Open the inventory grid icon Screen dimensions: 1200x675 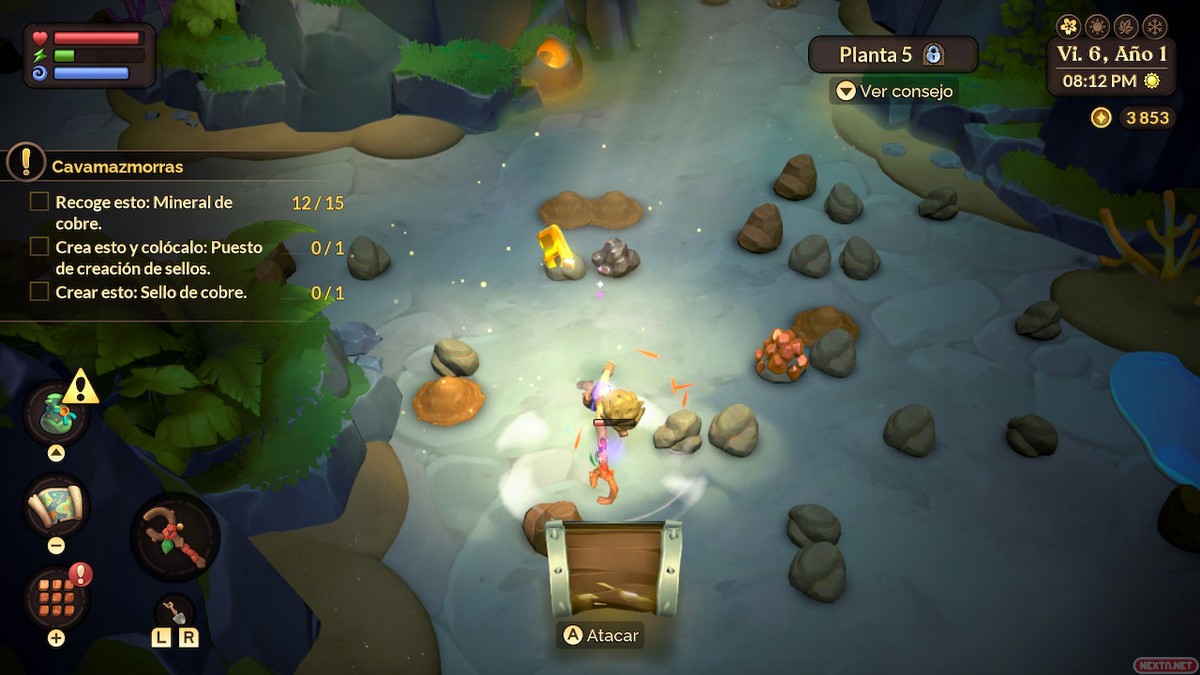(x=57, y=597)
